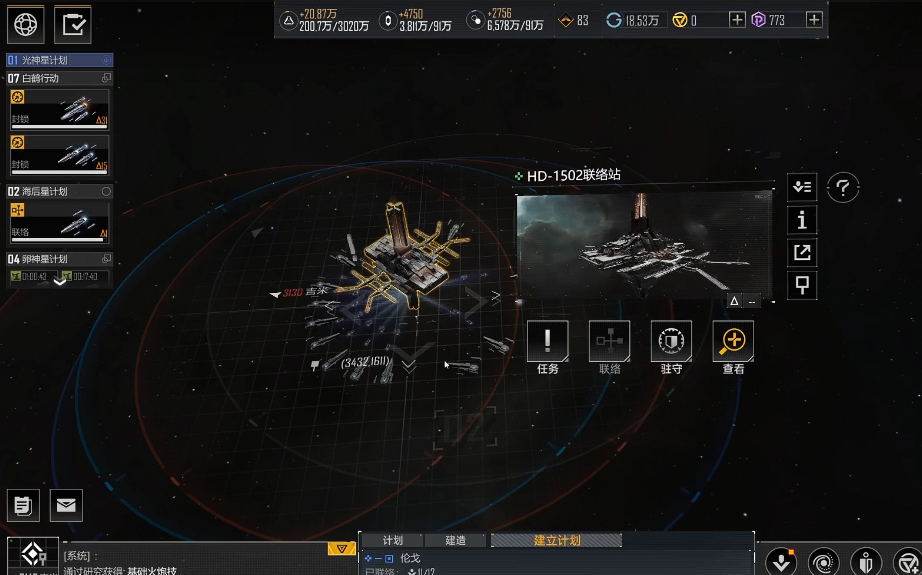Image resolution: width=922 pixels, height=575 pixels.
Task: Show station info with the i button
Action: point(801,220)
